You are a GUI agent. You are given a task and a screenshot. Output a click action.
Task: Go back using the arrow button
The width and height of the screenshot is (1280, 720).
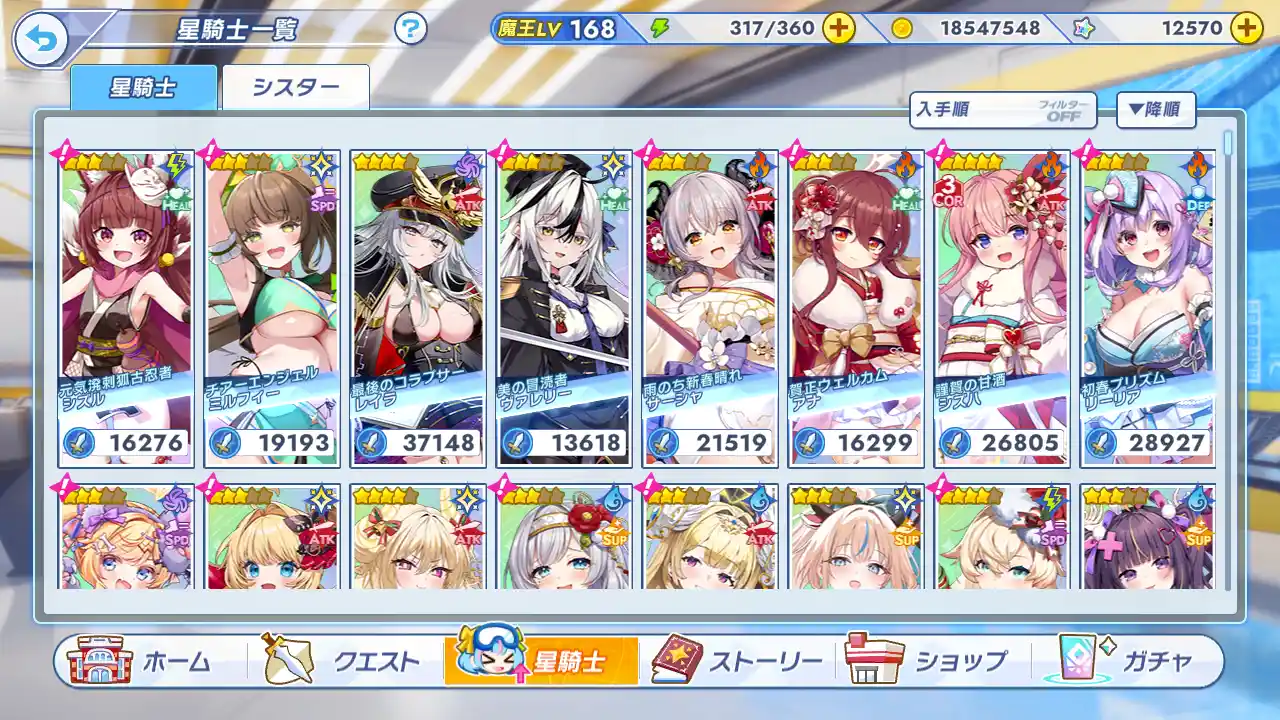[40, 40]
